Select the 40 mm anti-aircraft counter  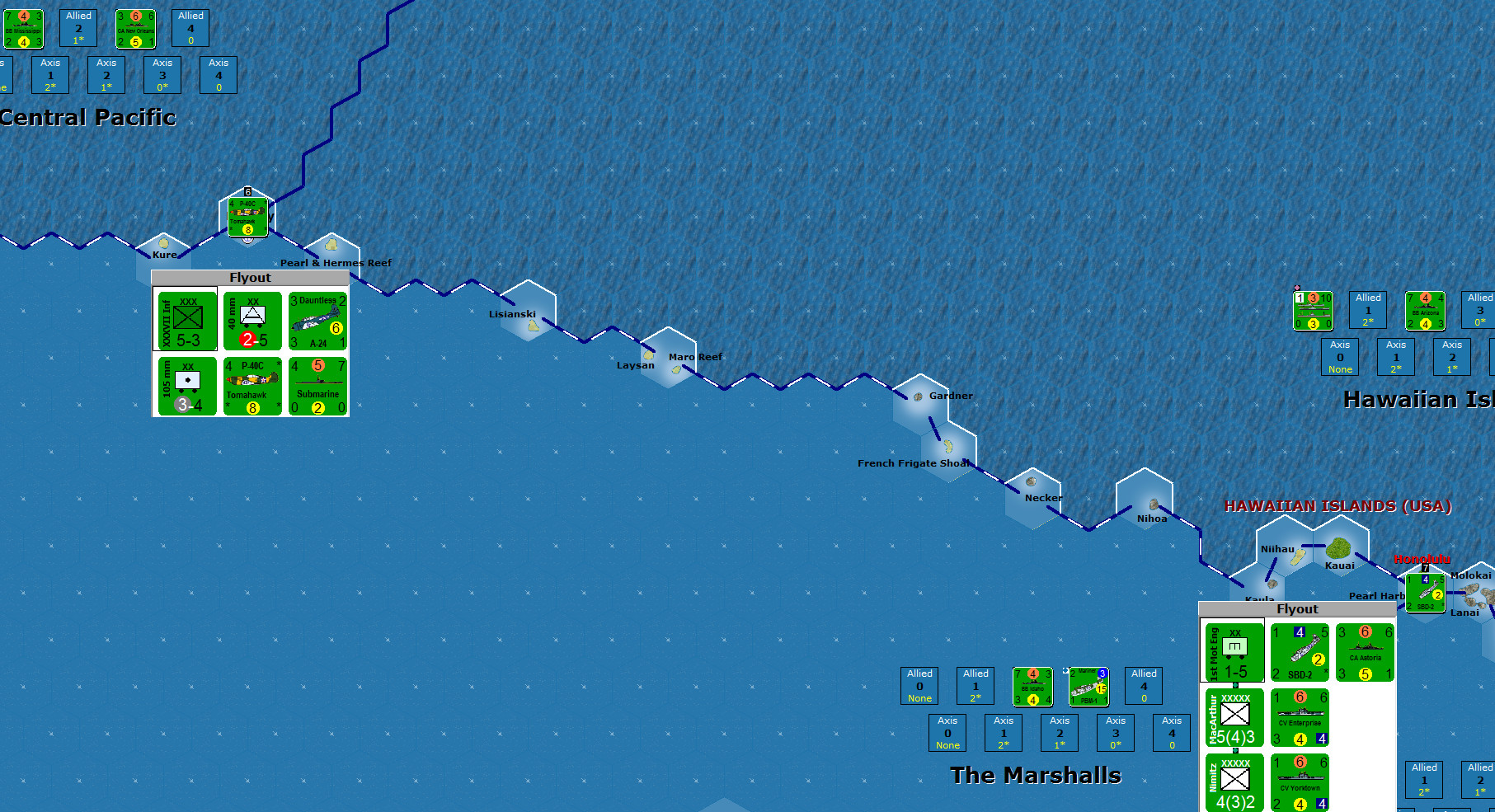click(252, 322)
